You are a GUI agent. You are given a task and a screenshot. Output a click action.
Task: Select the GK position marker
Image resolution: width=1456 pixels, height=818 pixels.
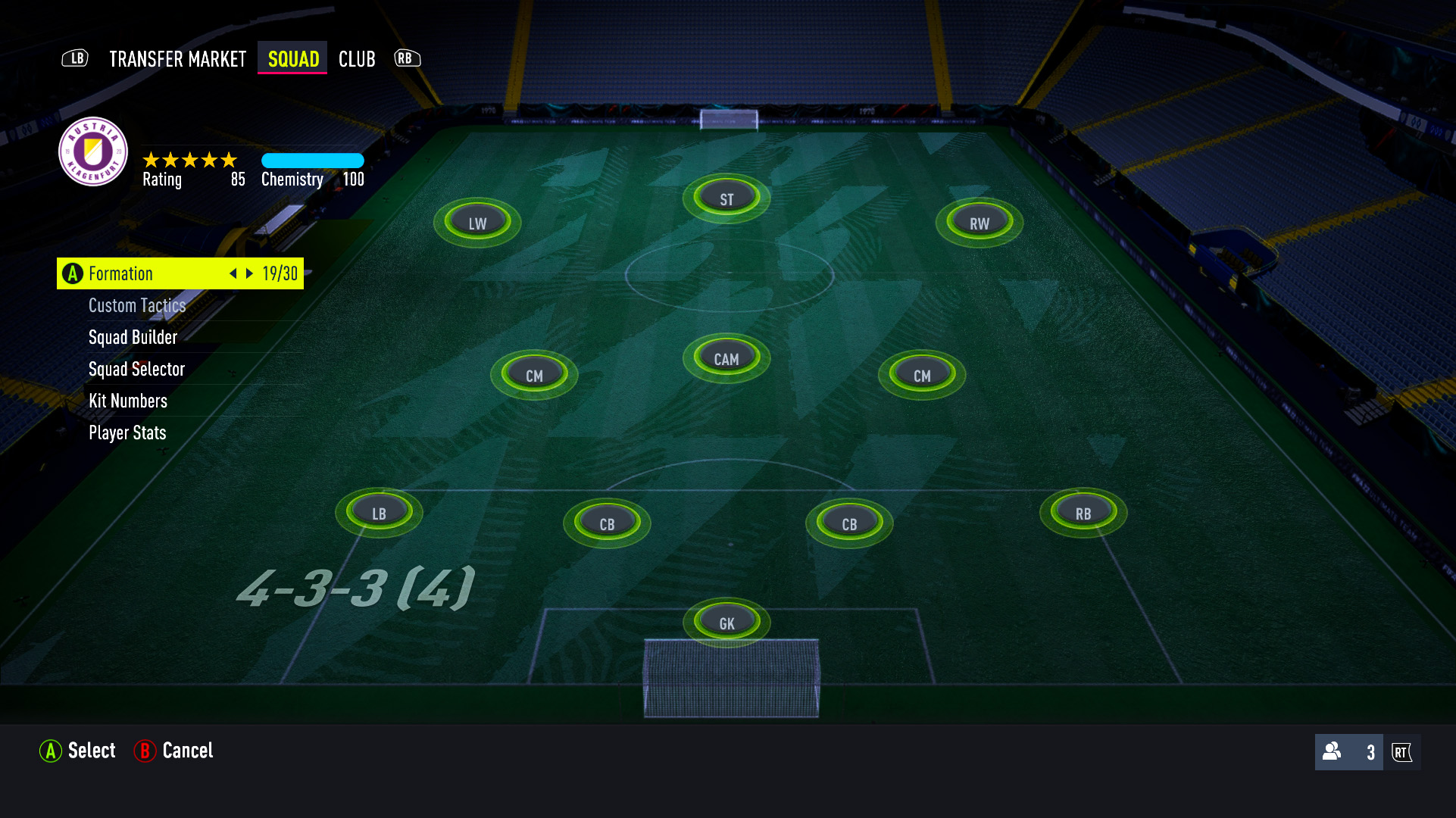[x=725, y=622]
